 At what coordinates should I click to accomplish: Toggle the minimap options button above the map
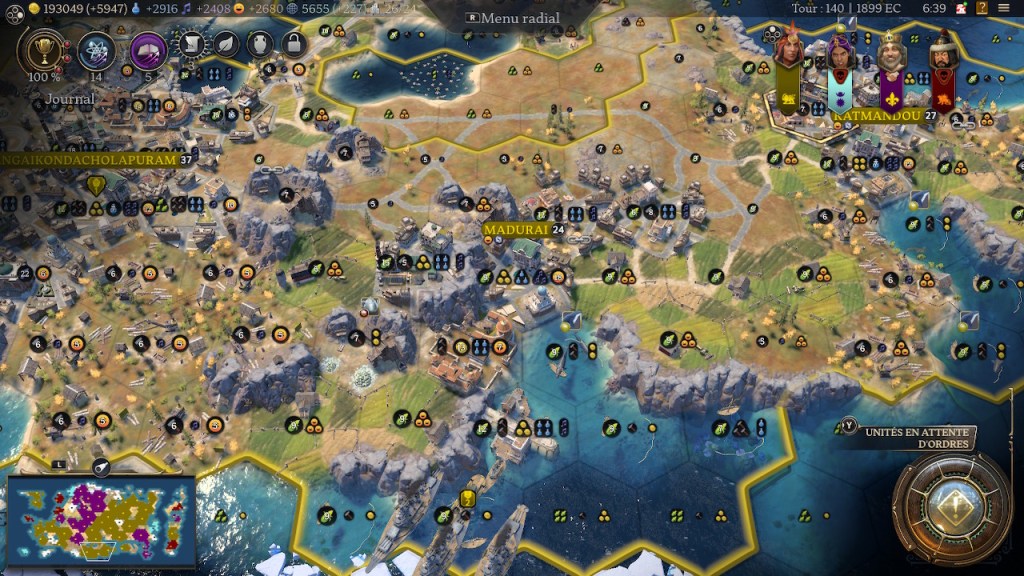101,467
